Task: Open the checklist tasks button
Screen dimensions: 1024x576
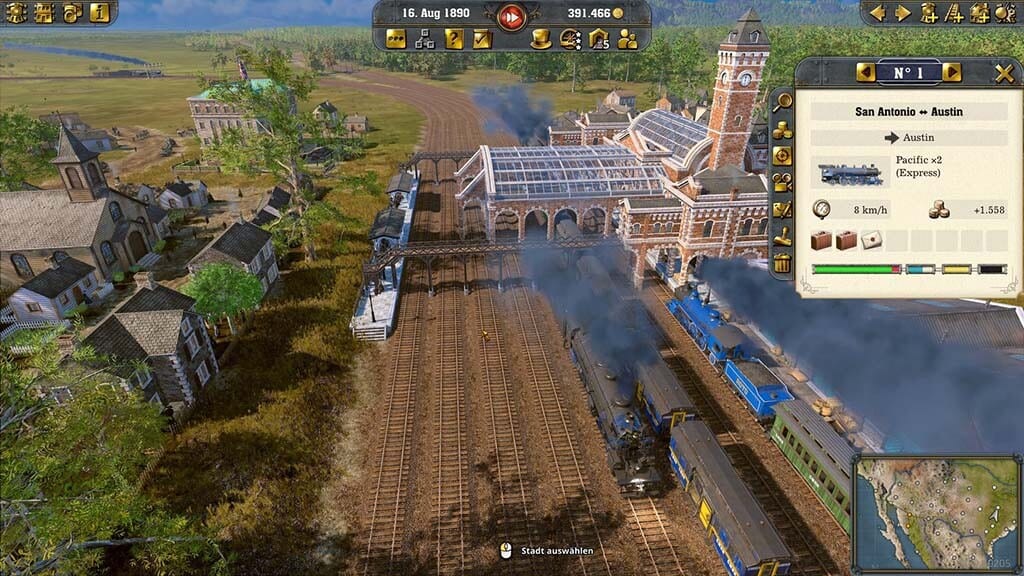Action: 482,39
